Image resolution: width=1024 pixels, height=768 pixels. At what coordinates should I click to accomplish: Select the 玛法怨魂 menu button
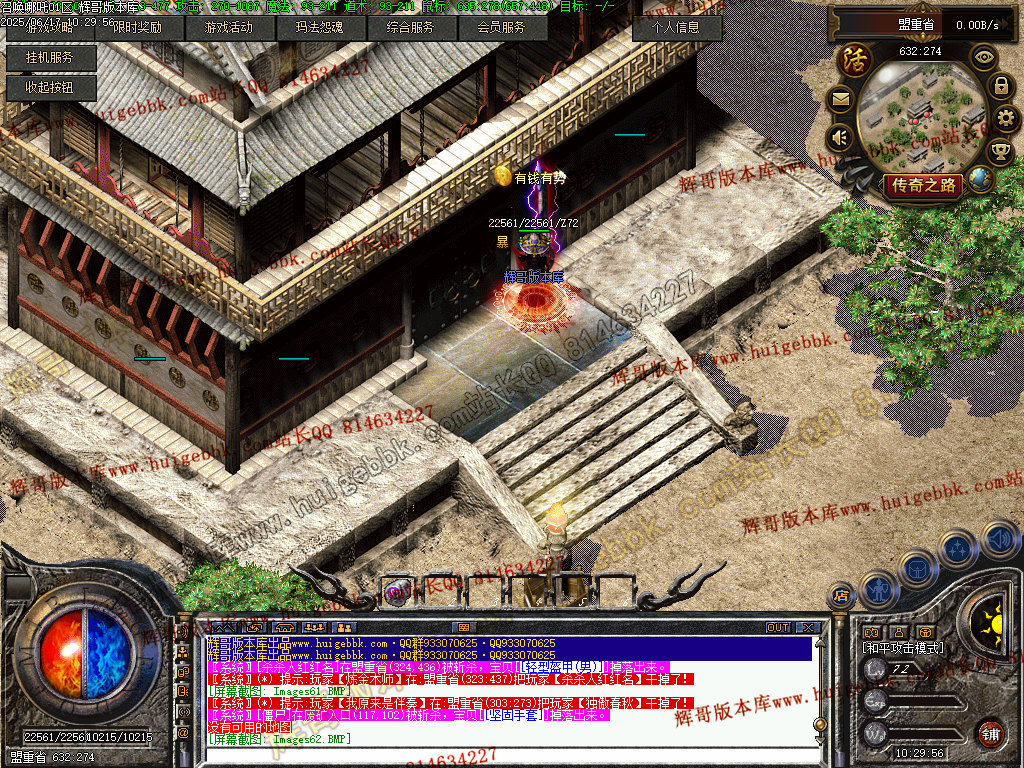tap(319, 28)
